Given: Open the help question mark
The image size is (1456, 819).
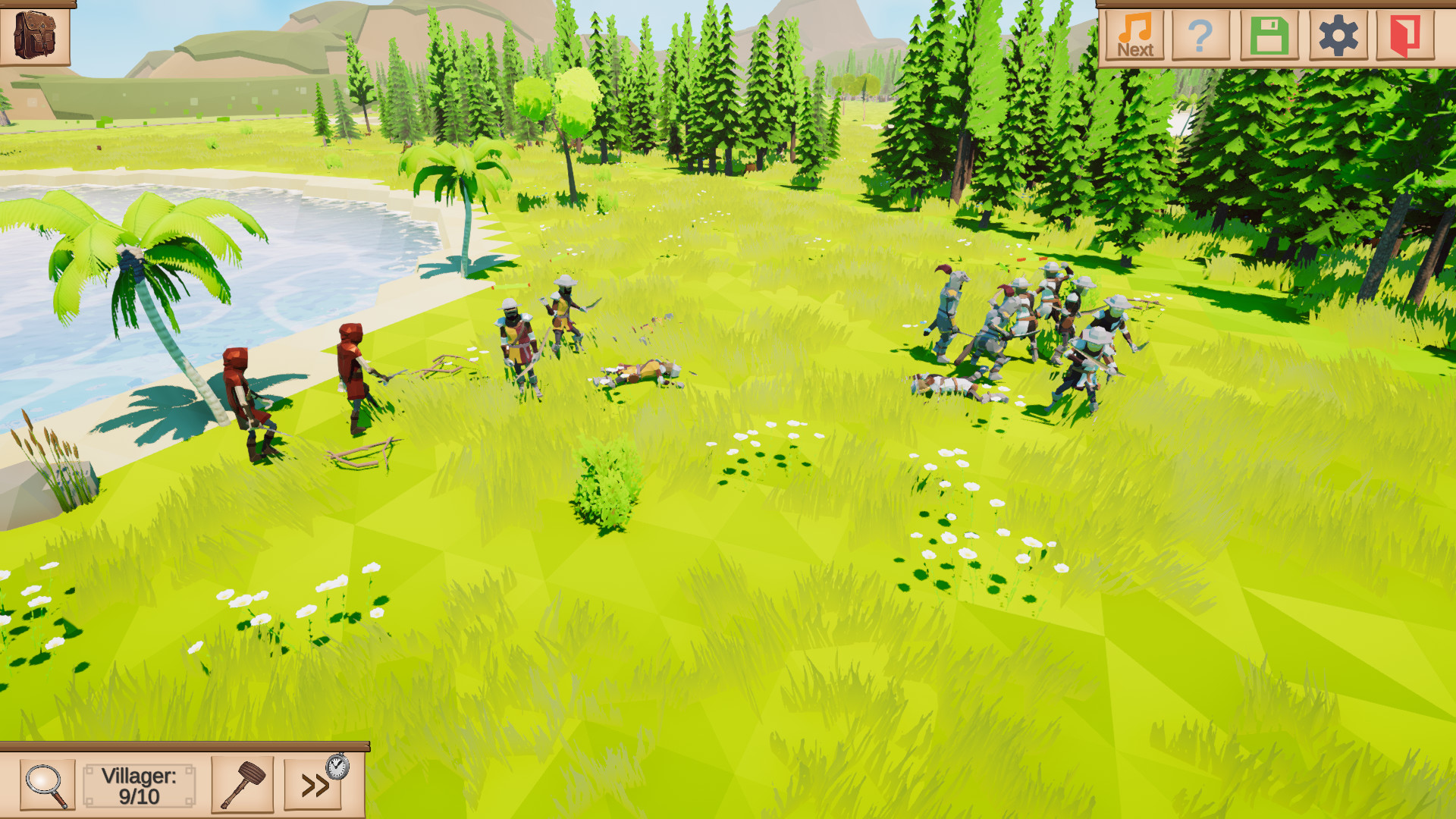Looking at the screenshot, I should click(x=1202, y=33).
